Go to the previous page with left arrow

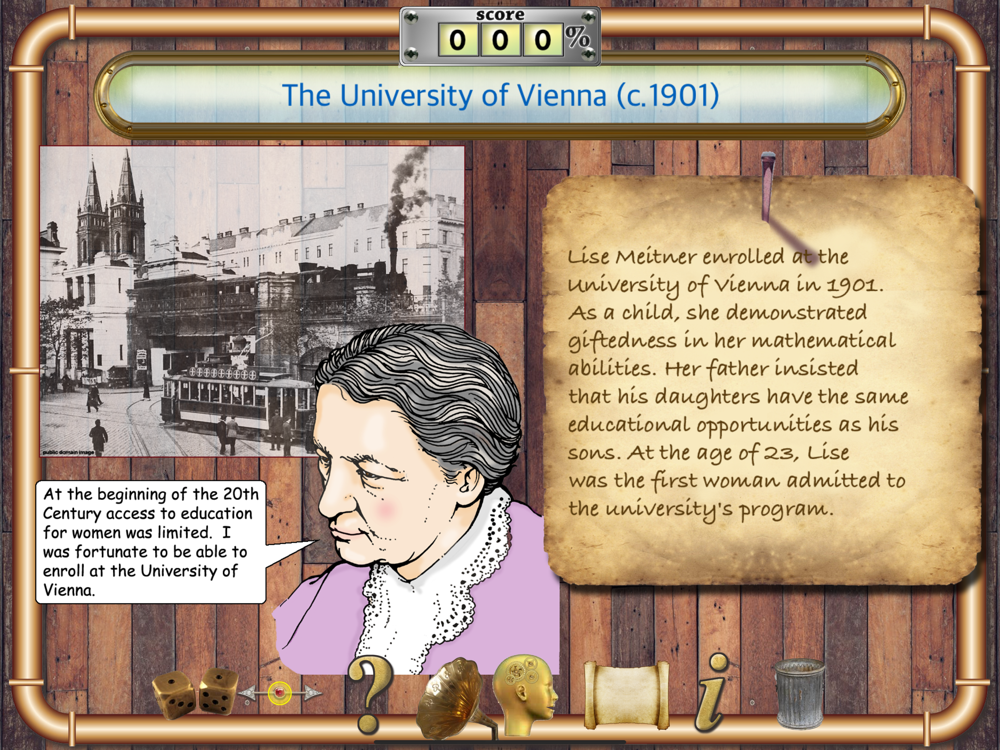tap(249, 692)
